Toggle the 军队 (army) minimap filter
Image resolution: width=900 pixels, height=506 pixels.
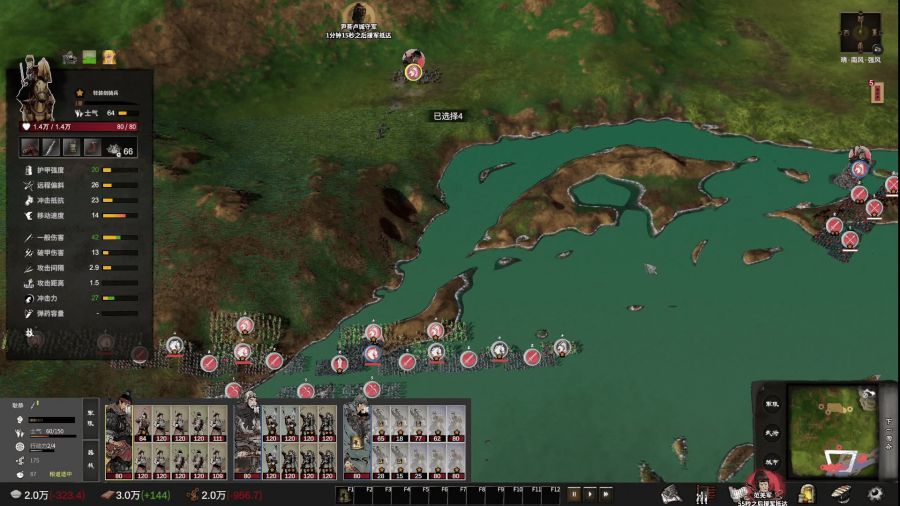point(771,403)
